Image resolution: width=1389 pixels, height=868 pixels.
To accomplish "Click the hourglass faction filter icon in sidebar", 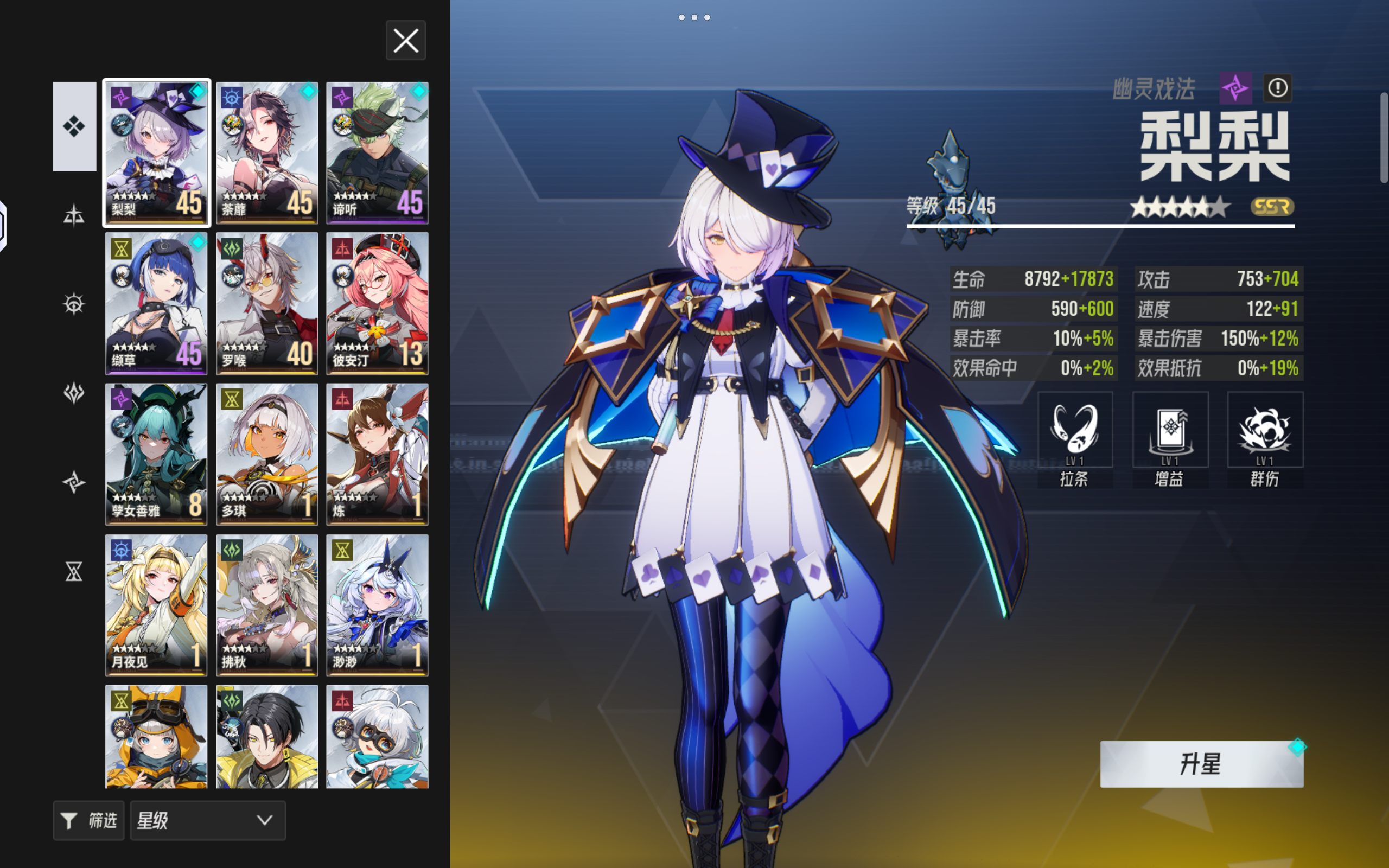I will (73, 572).
